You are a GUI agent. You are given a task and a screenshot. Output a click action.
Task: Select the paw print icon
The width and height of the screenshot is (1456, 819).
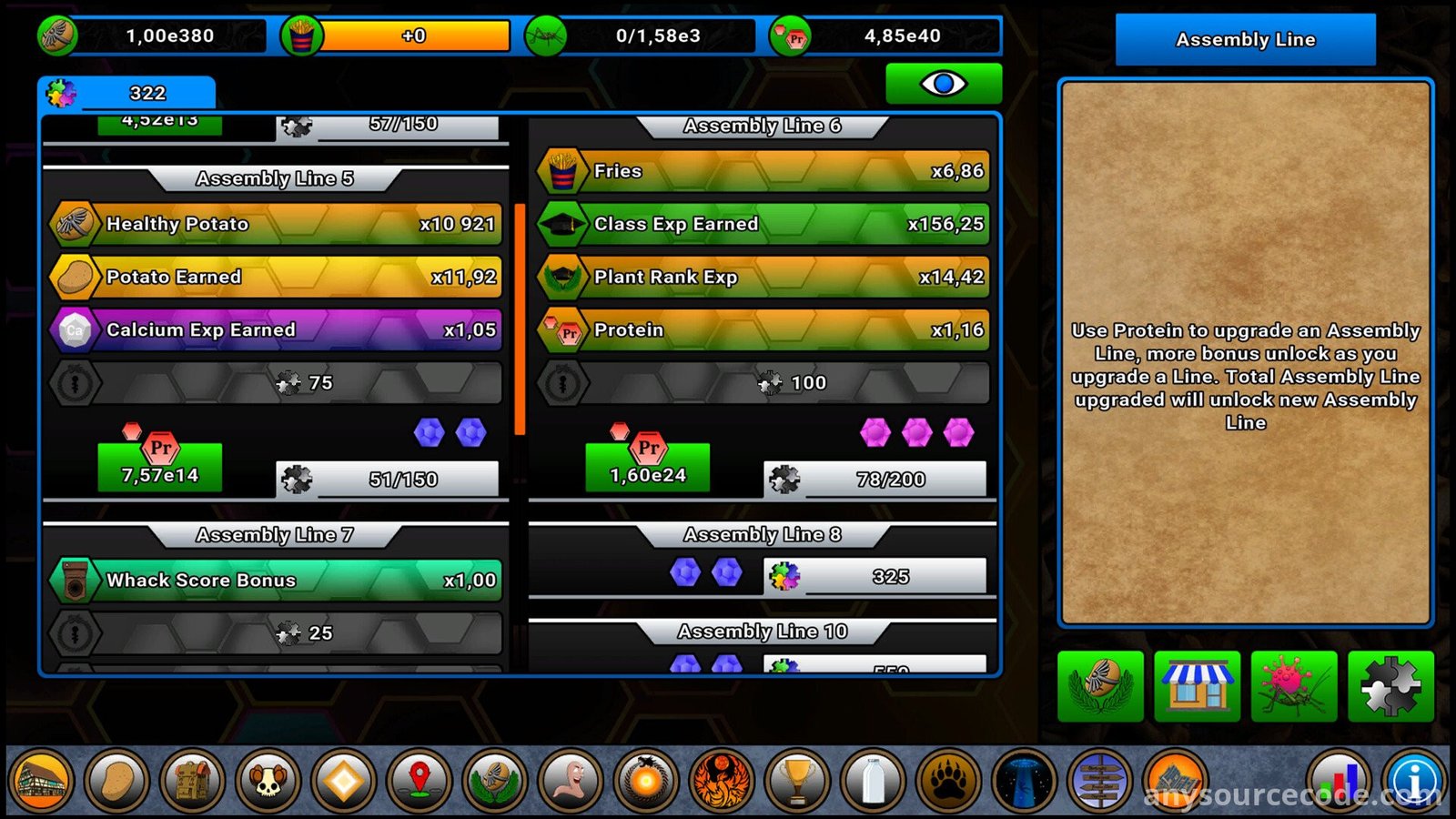point(948,781)
